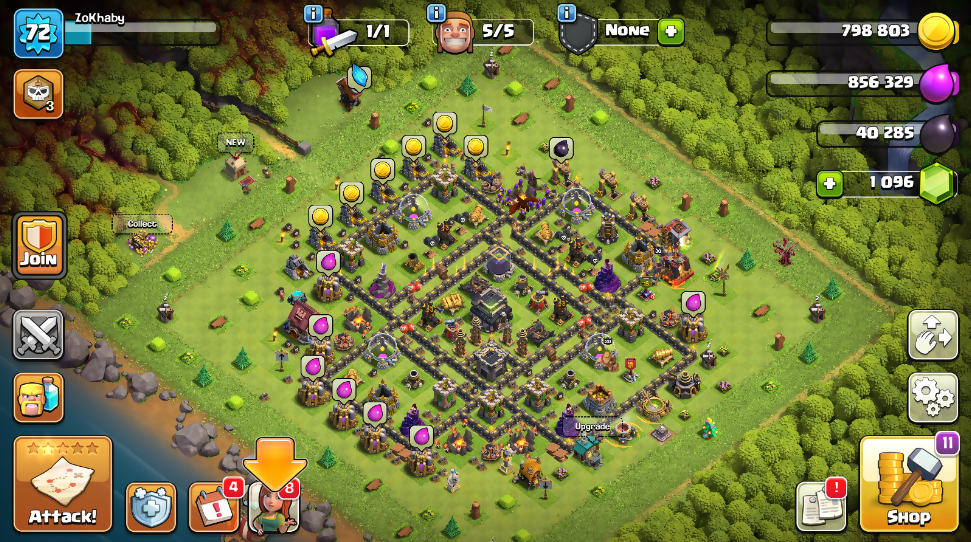971x542 pixels.
Task: Open the news notes icon with exclamation badge
Action: [x=821, y=507]
